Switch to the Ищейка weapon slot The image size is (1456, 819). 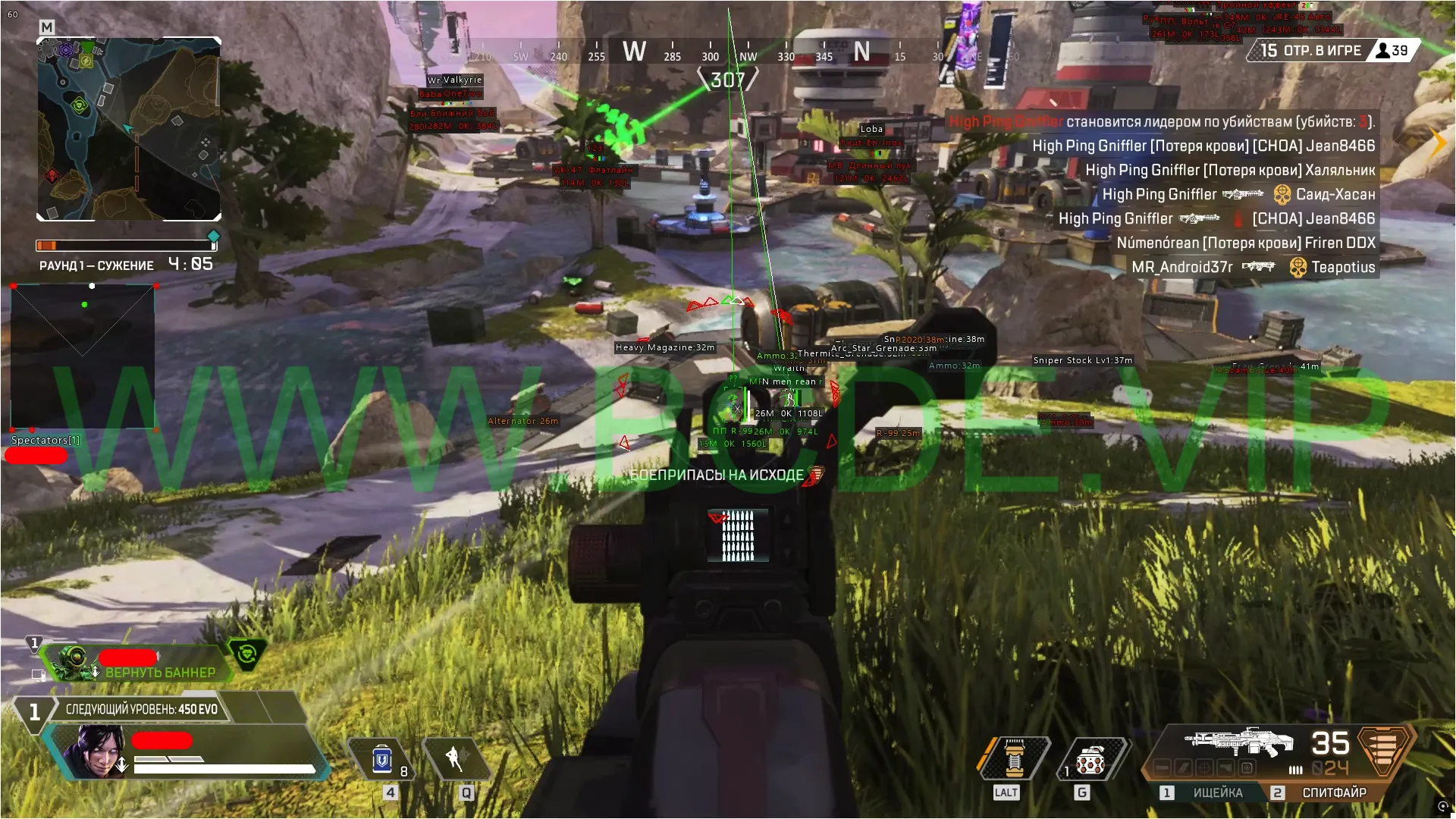pos(1209,792)
